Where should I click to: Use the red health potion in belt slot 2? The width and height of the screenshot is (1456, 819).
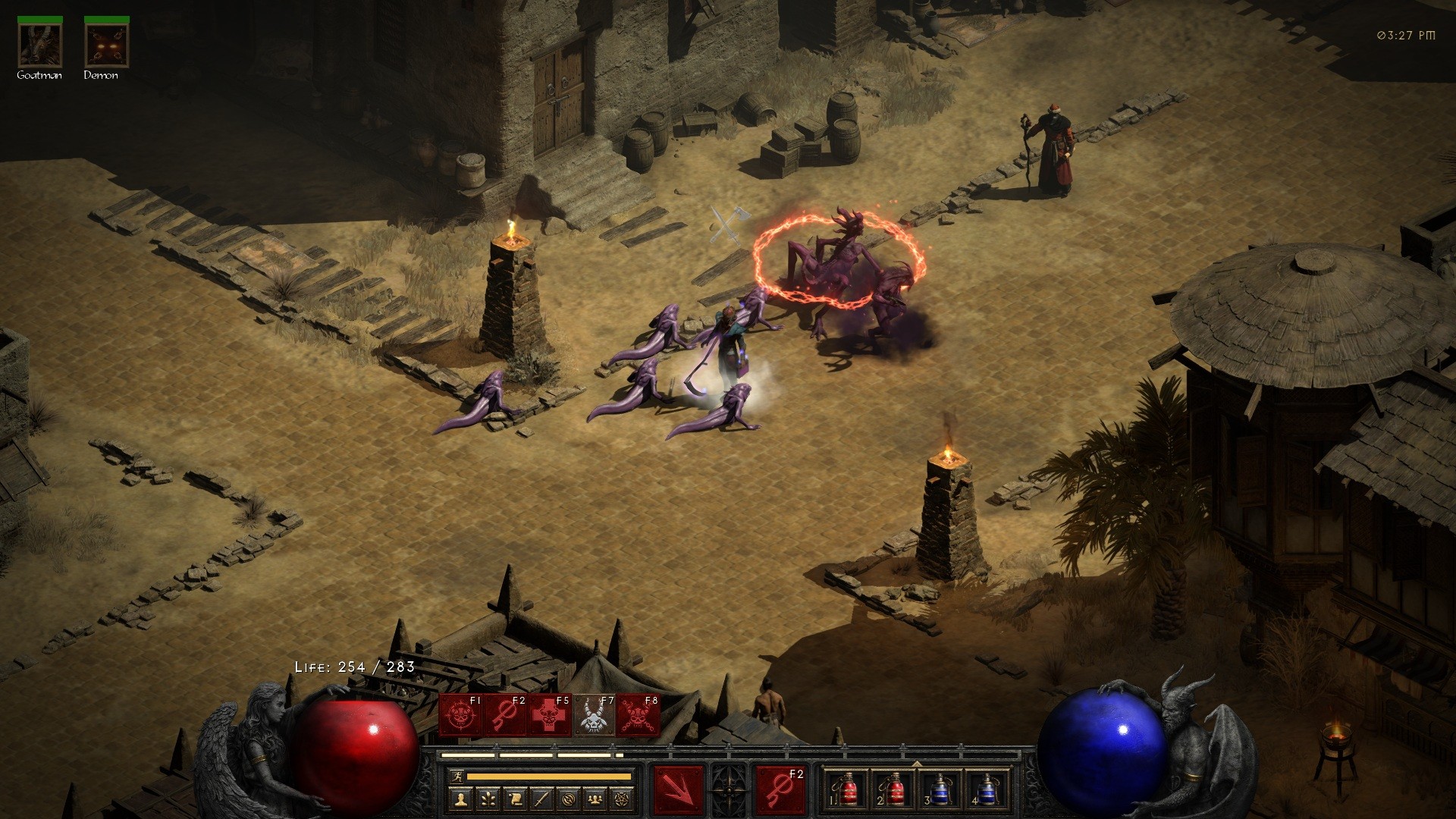[x=895, y=791]
